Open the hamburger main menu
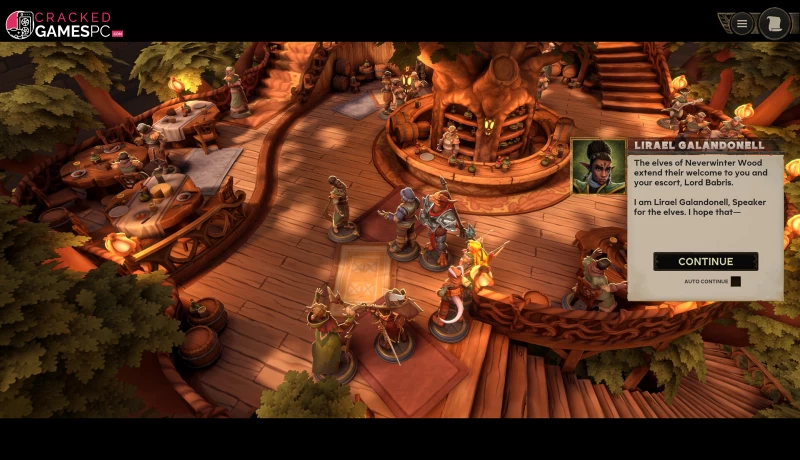The height and width of the screenshot is (460, 800). point(742,23)
